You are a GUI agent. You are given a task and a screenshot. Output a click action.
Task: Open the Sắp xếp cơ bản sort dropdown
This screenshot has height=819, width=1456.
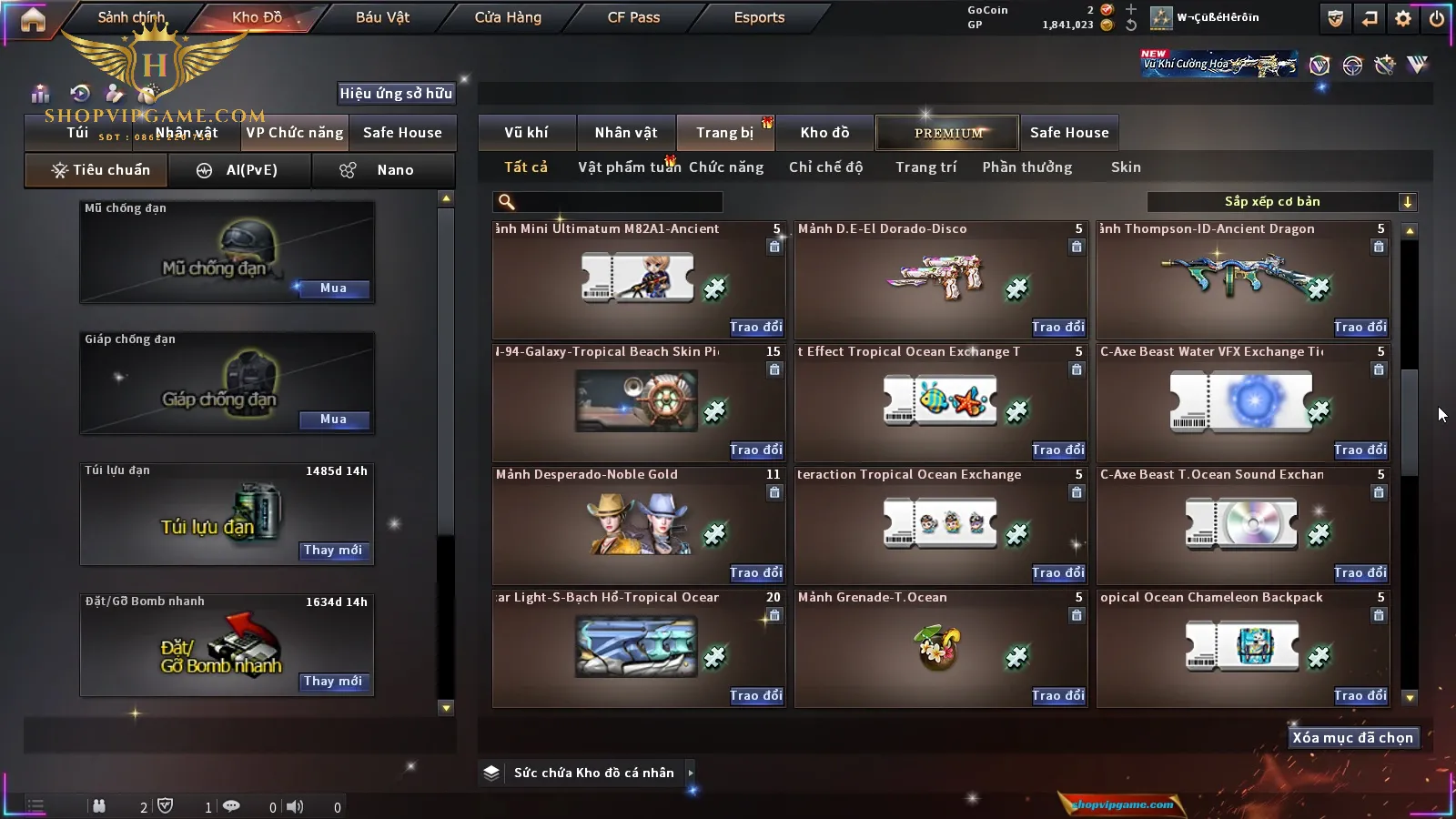[1281, 202]
